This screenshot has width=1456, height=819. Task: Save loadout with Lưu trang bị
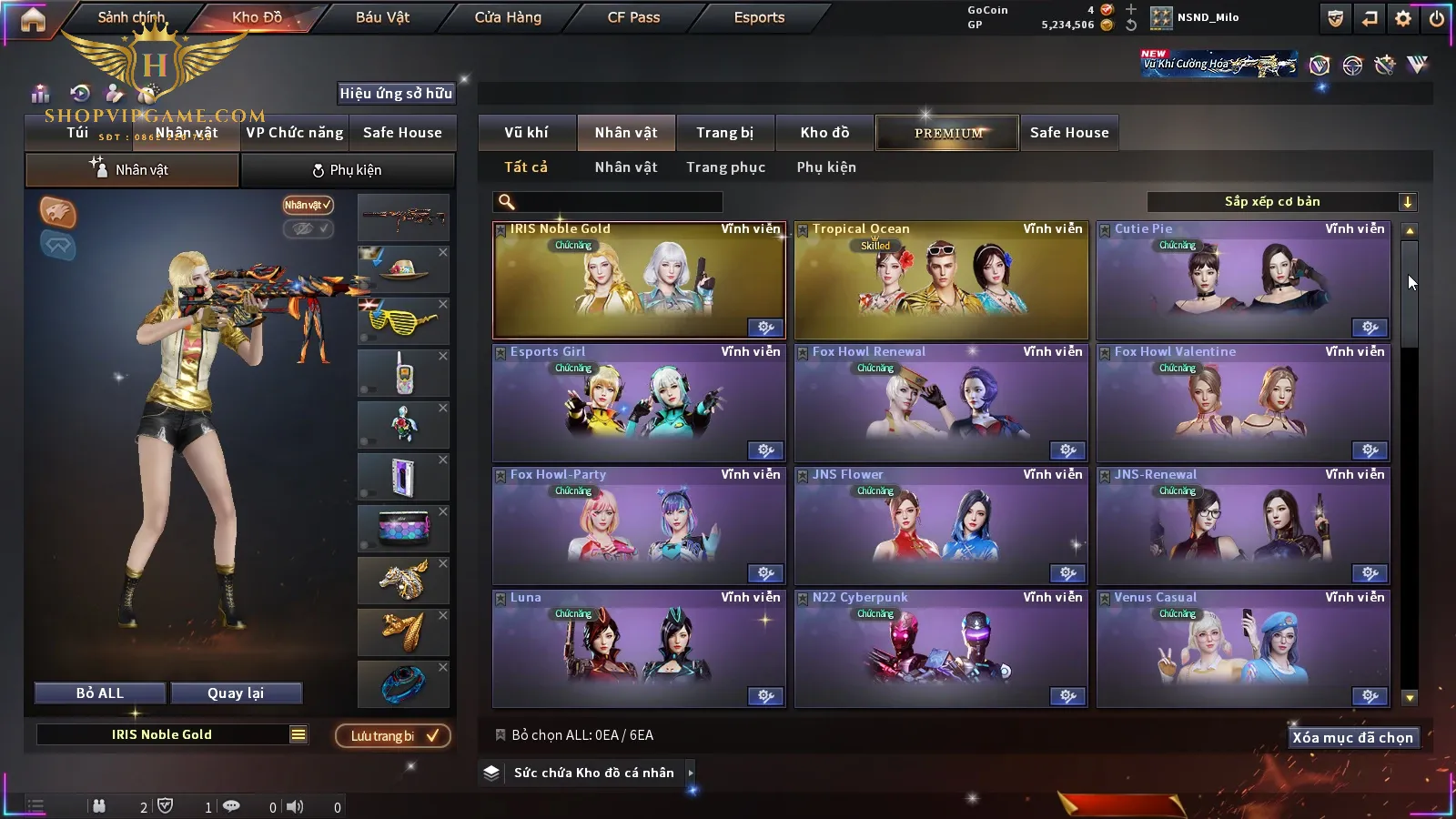(x=393, y=735)
